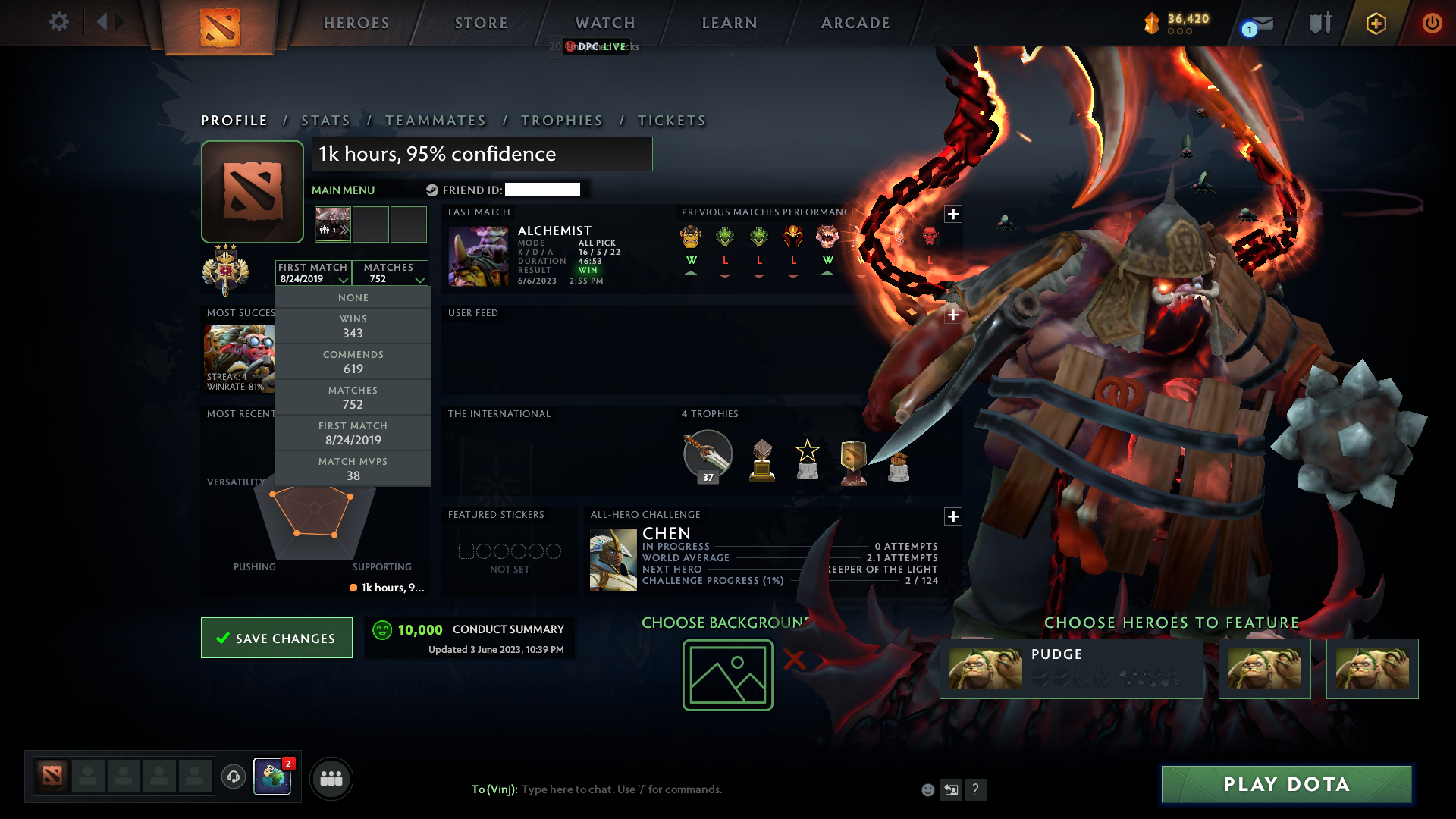Open the friends list icon bottom right
Image resolution: width=1456 pixels, height=819 pixels.
[x=331, y=778]
